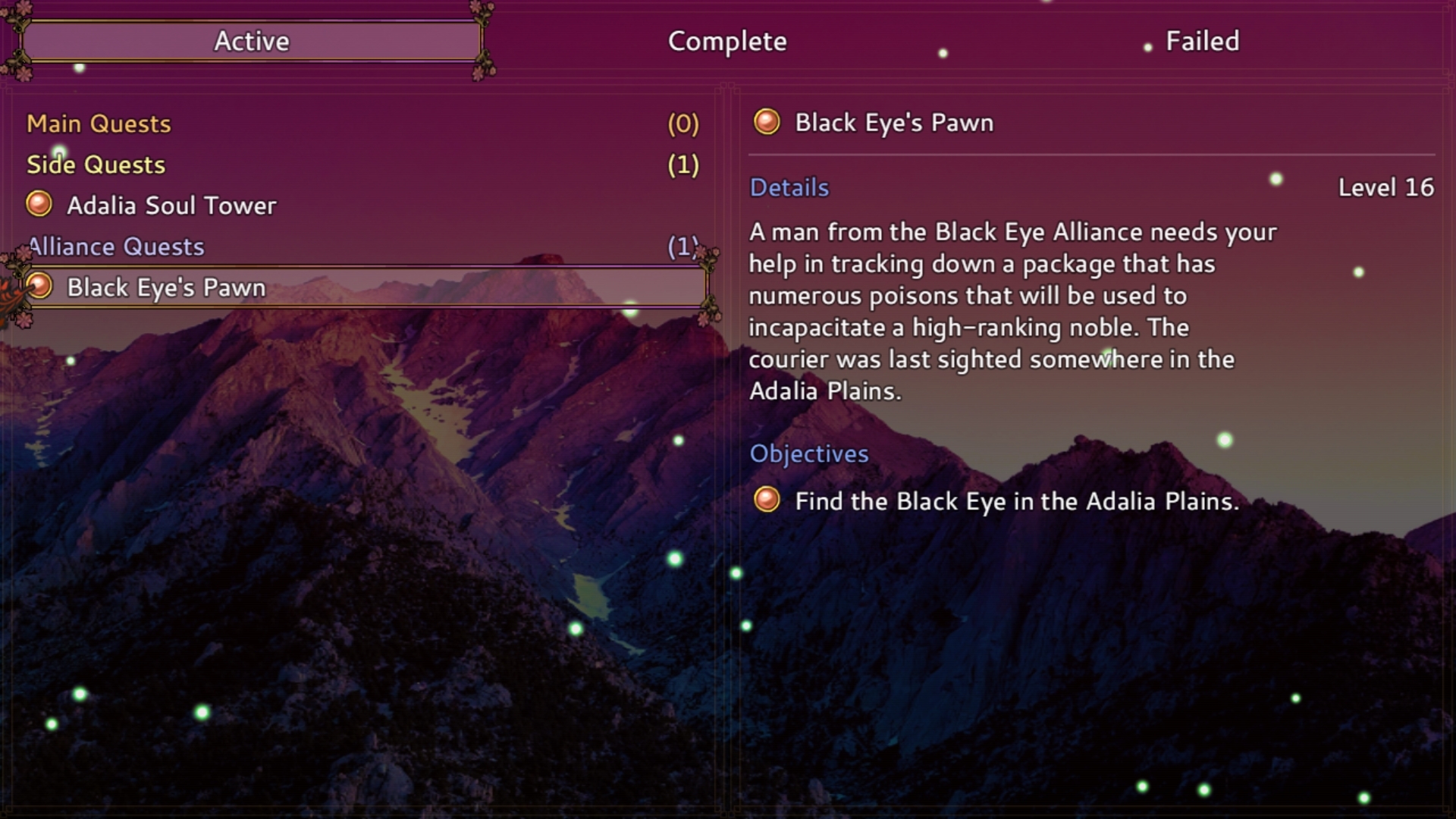Select the Adalia Soul Tower quest

tap(171, 205)
